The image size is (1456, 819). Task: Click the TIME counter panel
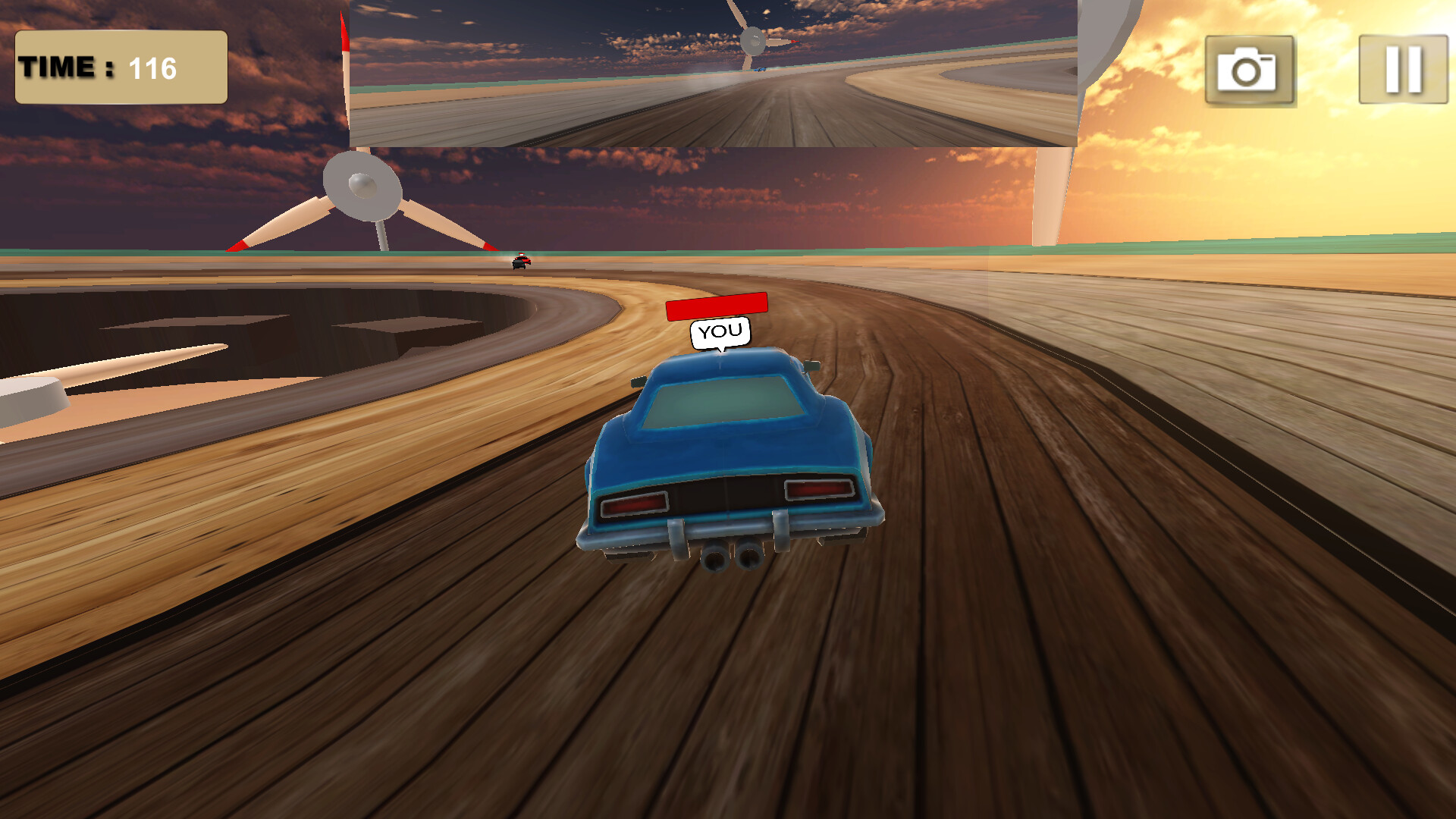click(120, 67)
